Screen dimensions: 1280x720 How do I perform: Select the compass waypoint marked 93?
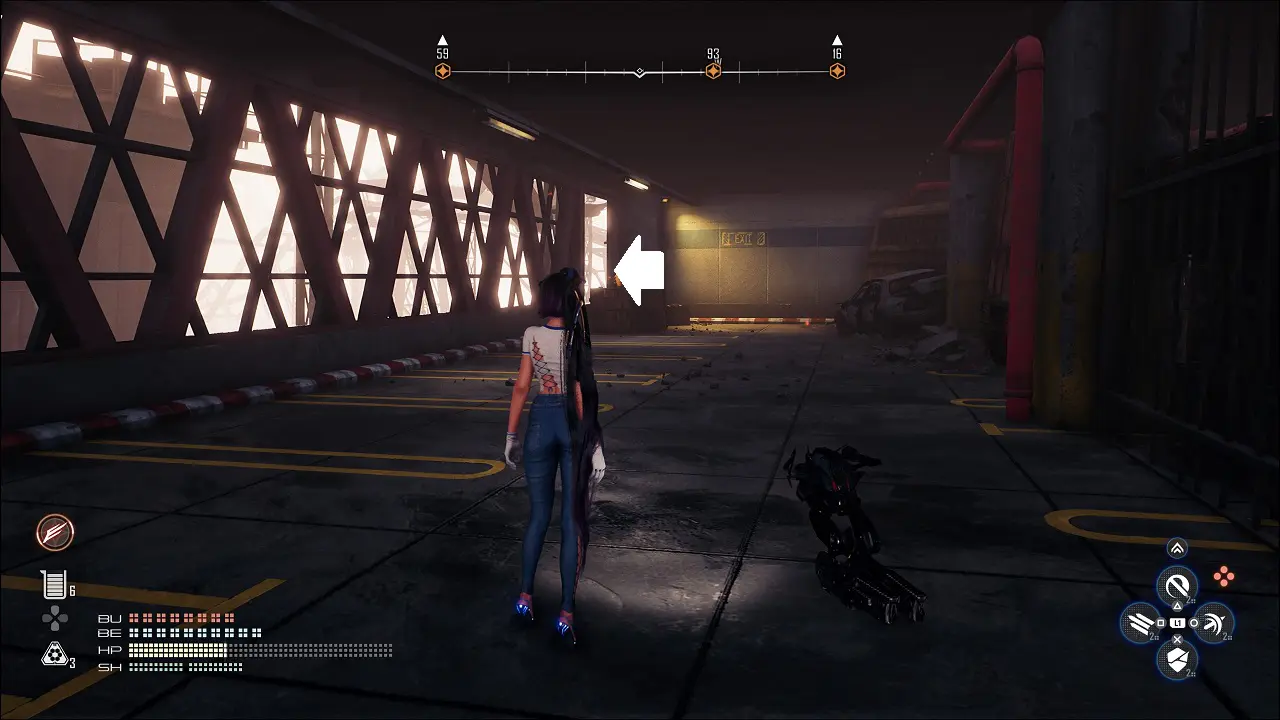[x=713, y=71]
